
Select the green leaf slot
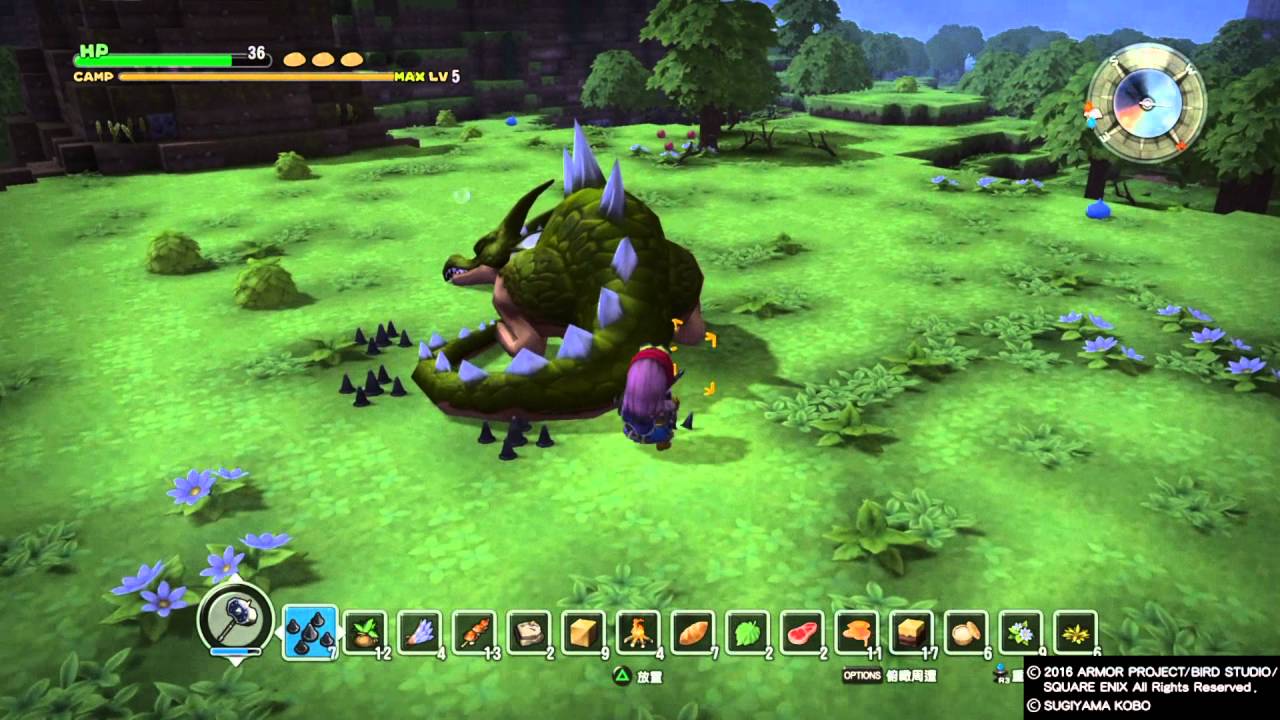(x=748, y=633)
